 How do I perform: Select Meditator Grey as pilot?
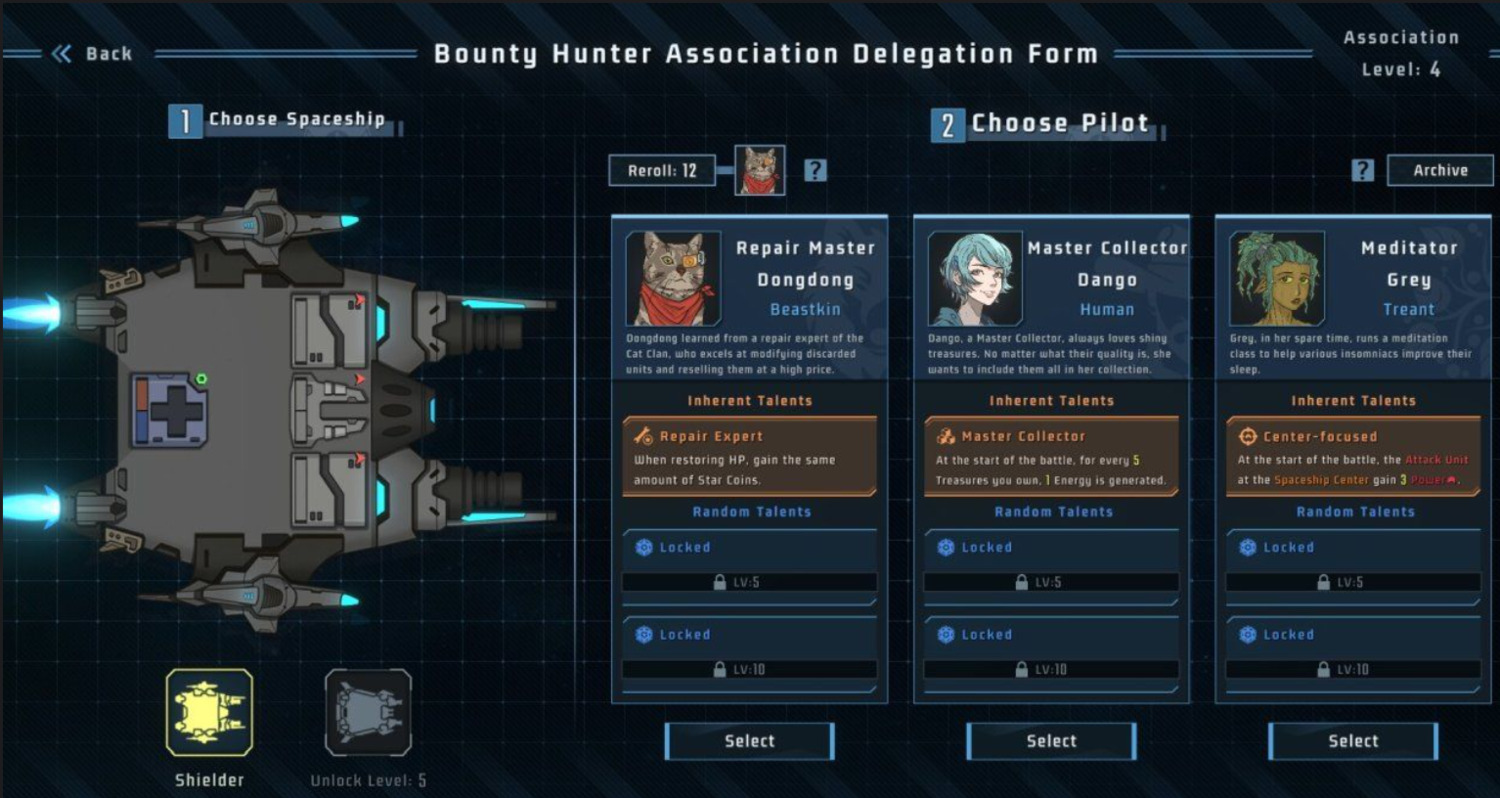(x=1353, y=741)
